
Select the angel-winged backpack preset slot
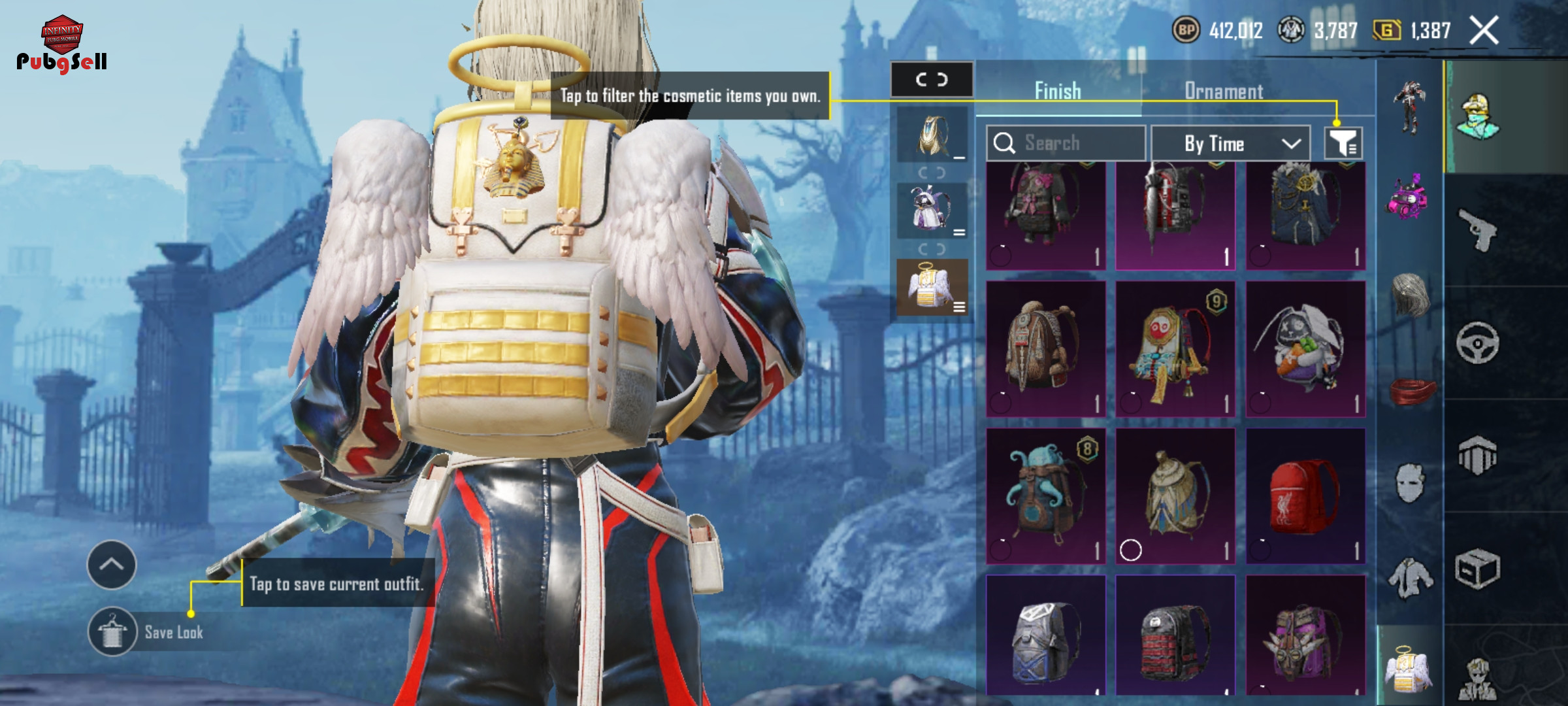point(932,287)
